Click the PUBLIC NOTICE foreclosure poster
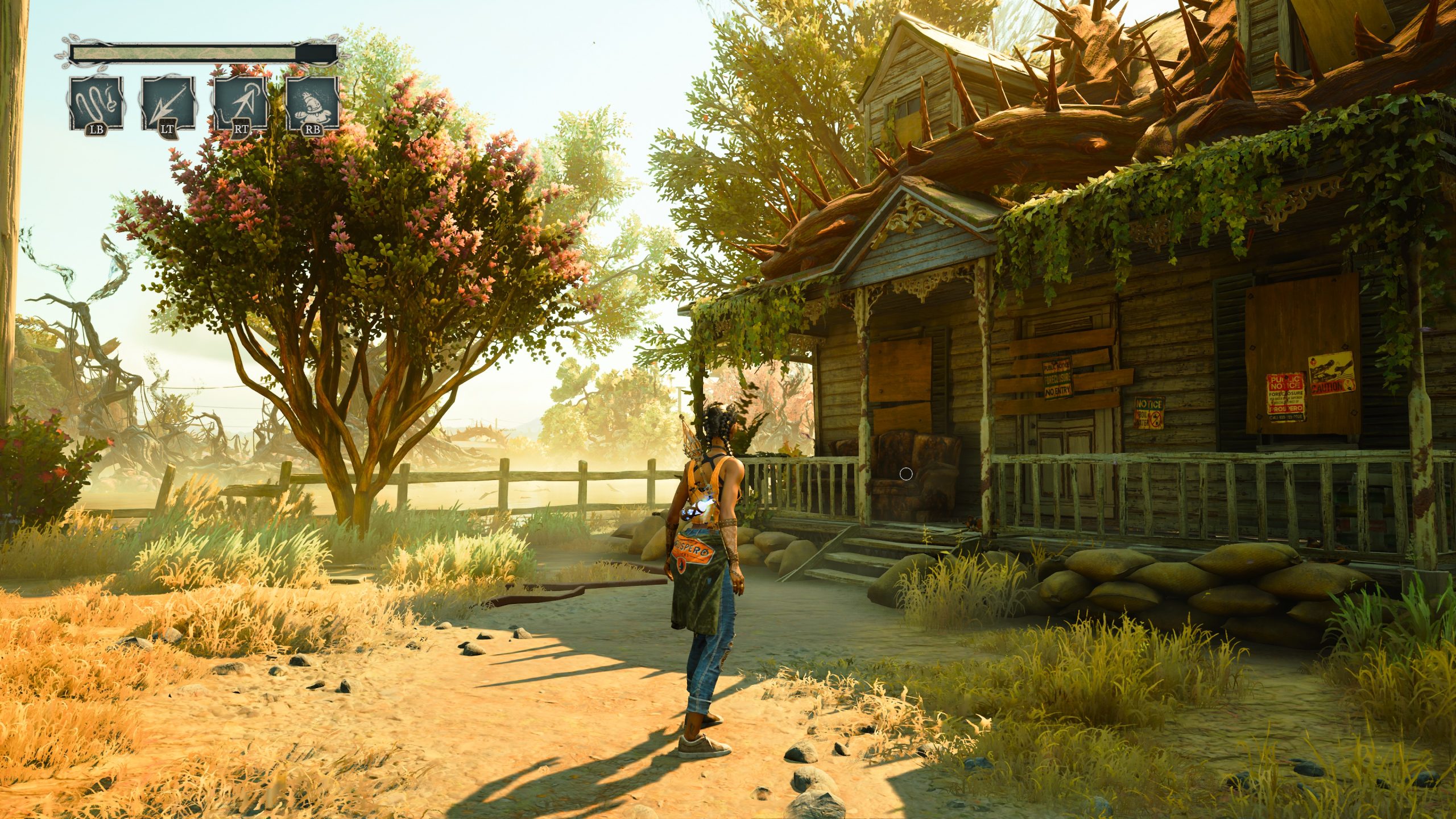This screenshot has height=819, width=1456. tap(1058, 380)
